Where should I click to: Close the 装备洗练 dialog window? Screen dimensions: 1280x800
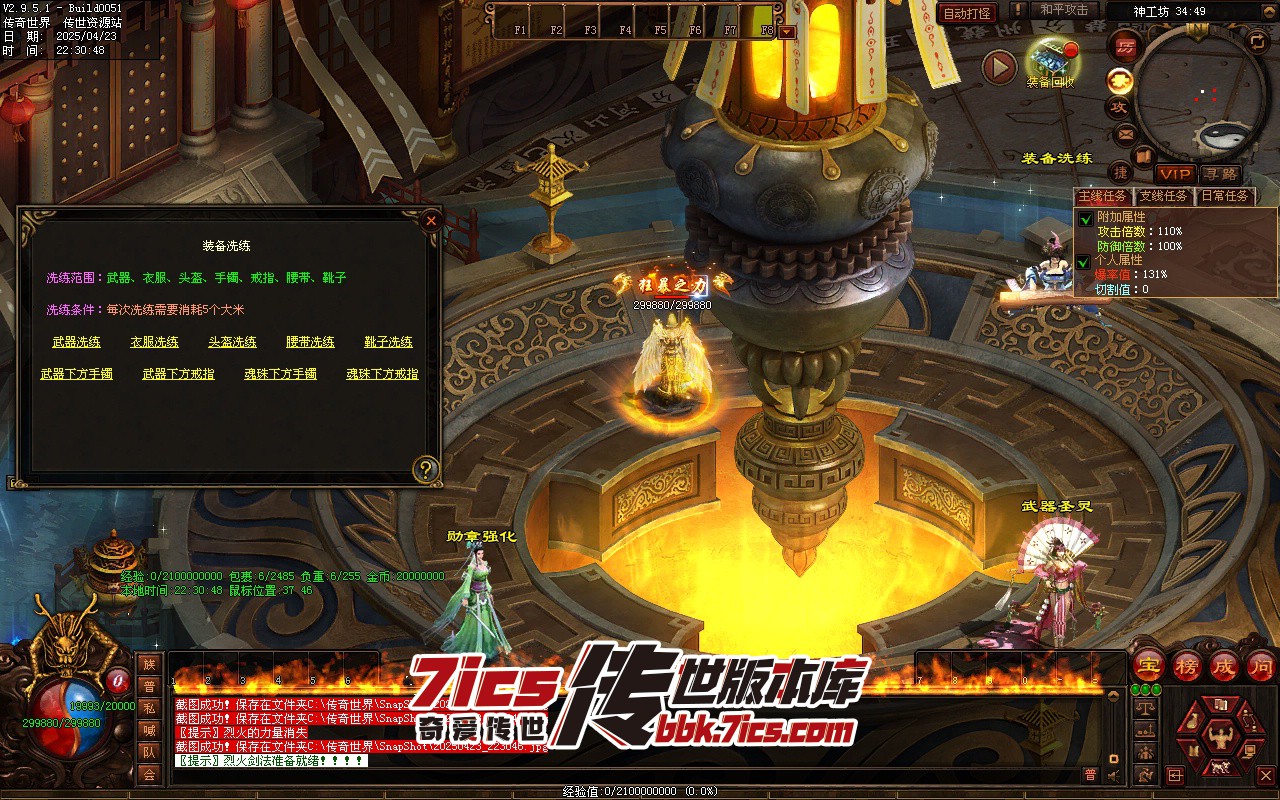[x=431, y=220]
